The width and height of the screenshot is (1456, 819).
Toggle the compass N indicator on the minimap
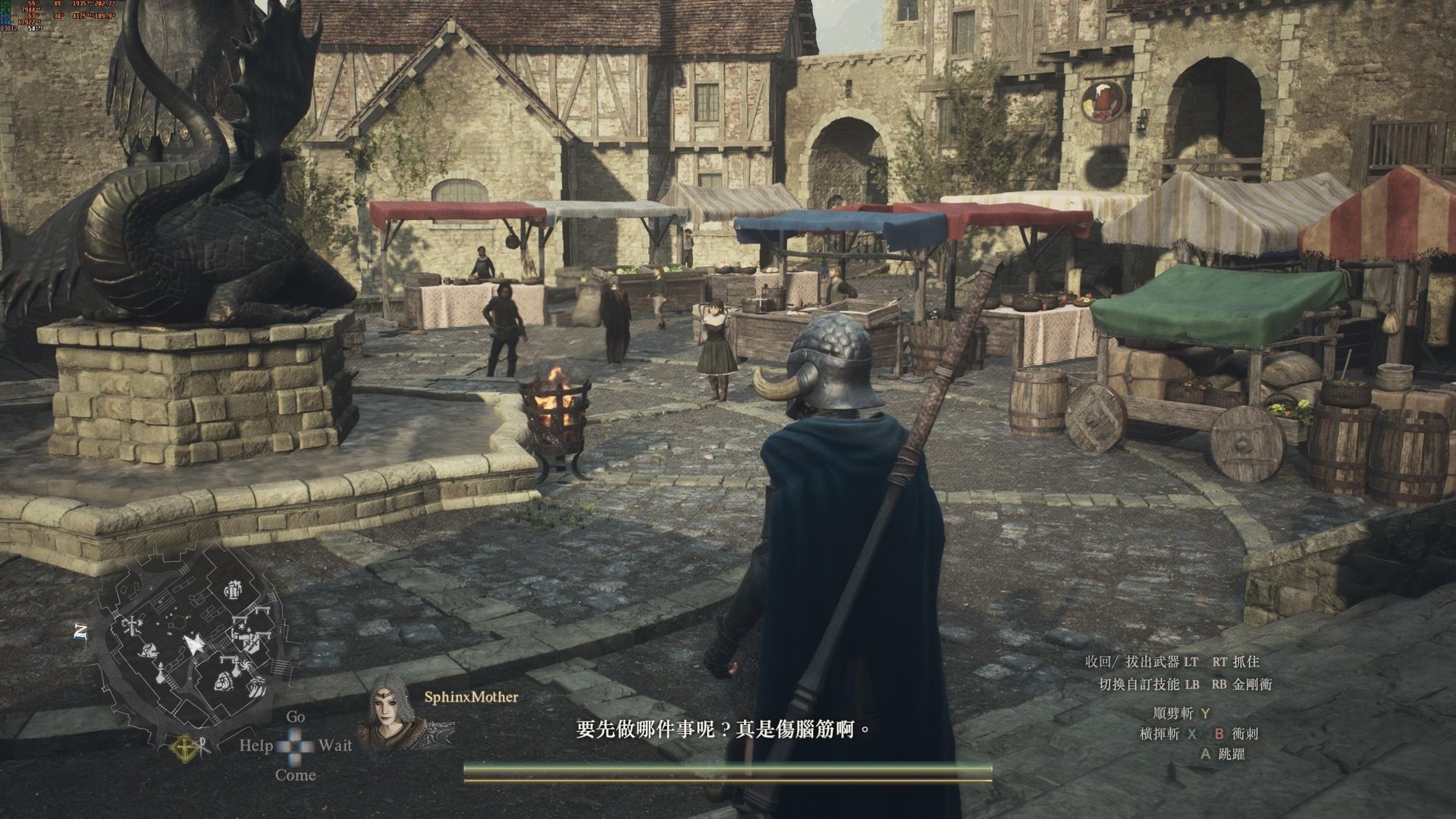click(x=81, y=632)
